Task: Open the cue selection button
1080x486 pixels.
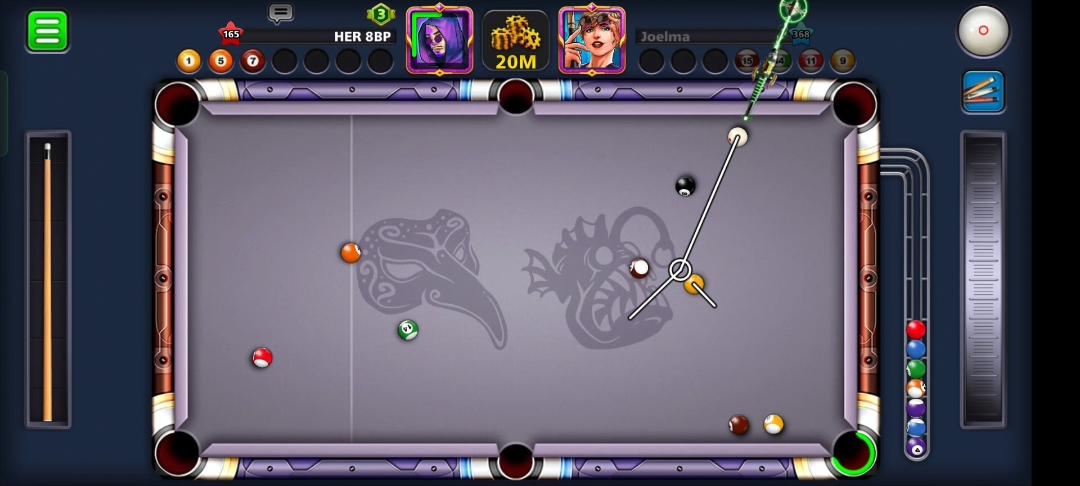Action: tap(983, 91)
